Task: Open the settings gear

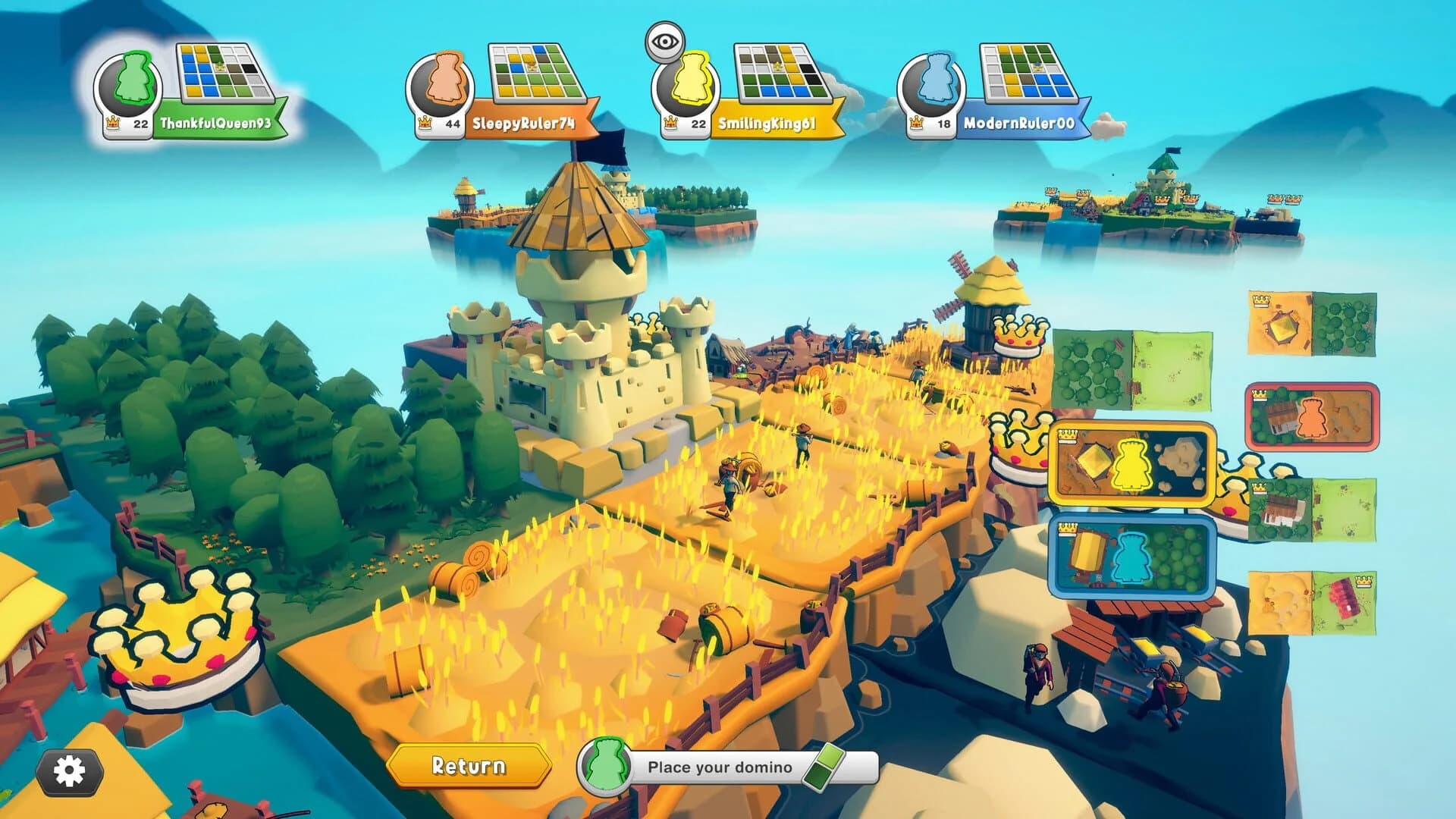Action: tap(71, 768)
